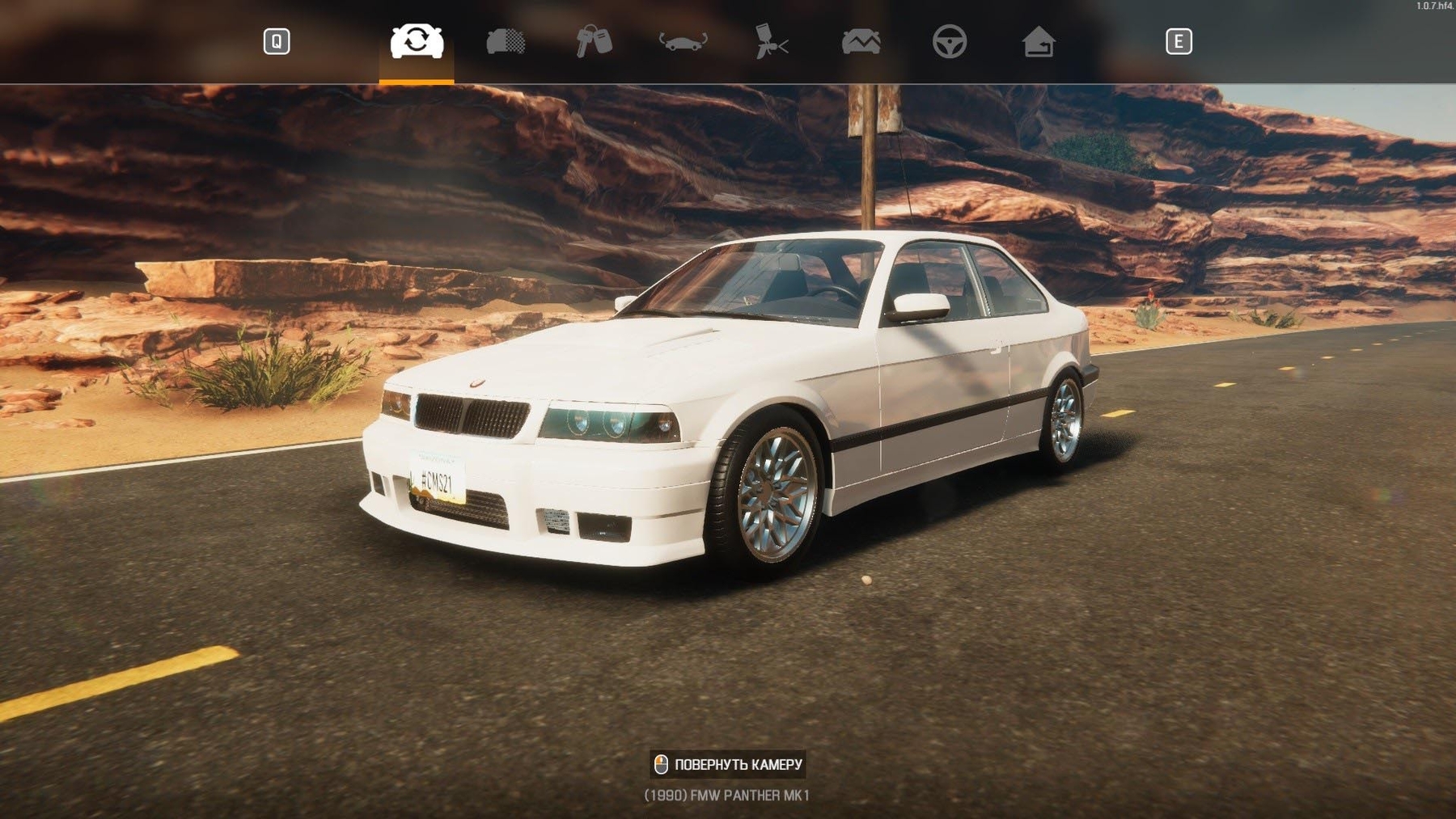Return to garage via house icon tab
1456x819 pixels.
click(1038, 41)
